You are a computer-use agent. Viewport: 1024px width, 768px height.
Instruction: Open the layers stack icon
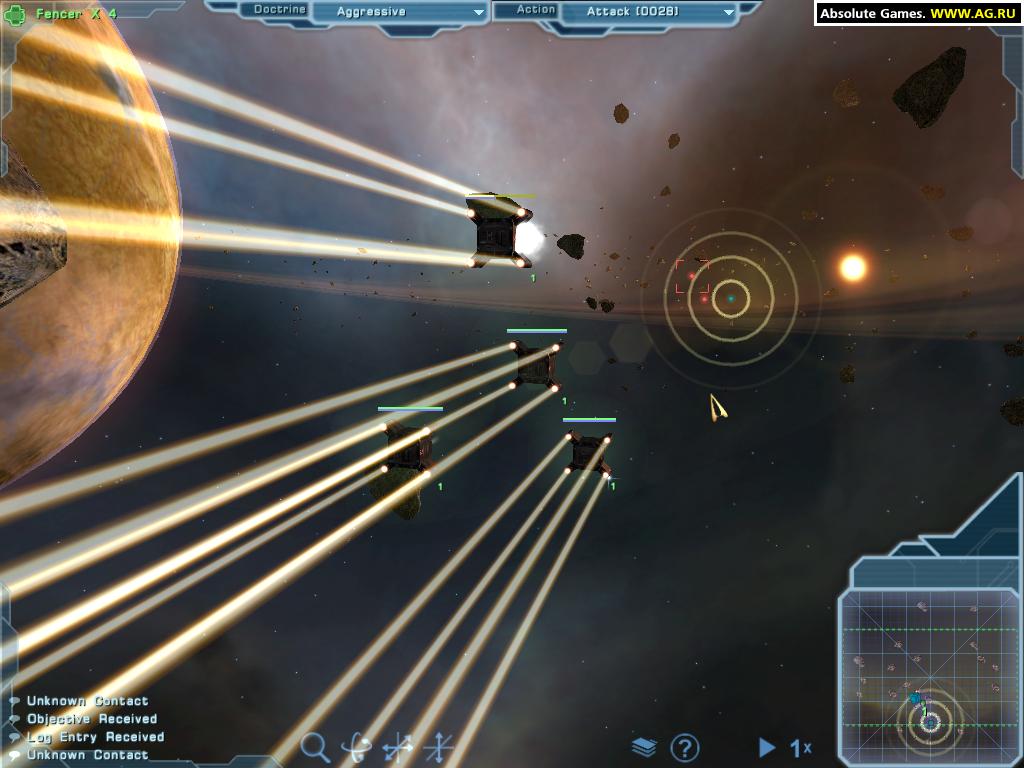(644, 747)
